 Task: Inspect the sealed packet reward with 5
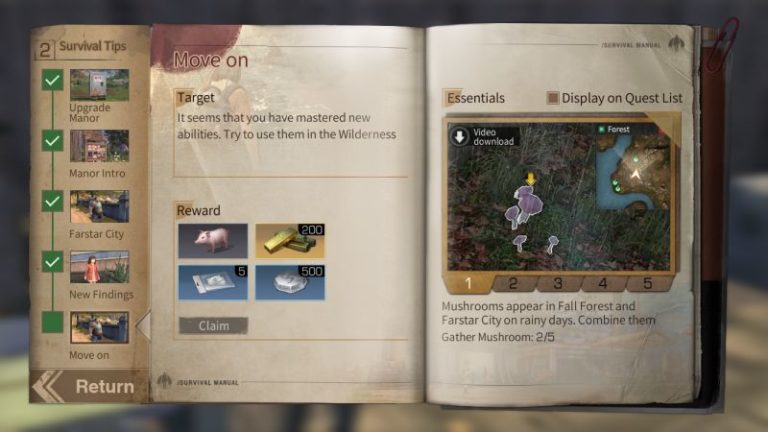212,282
